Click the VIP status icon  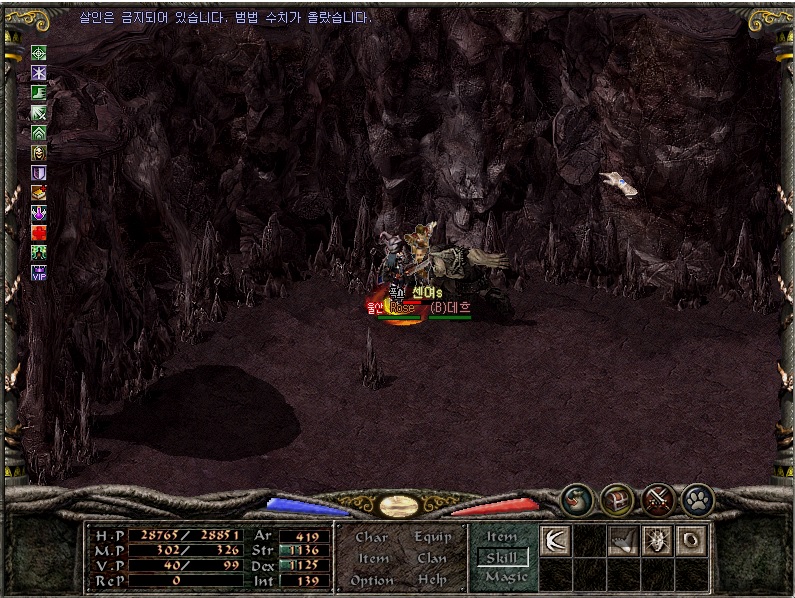point(39,272)
